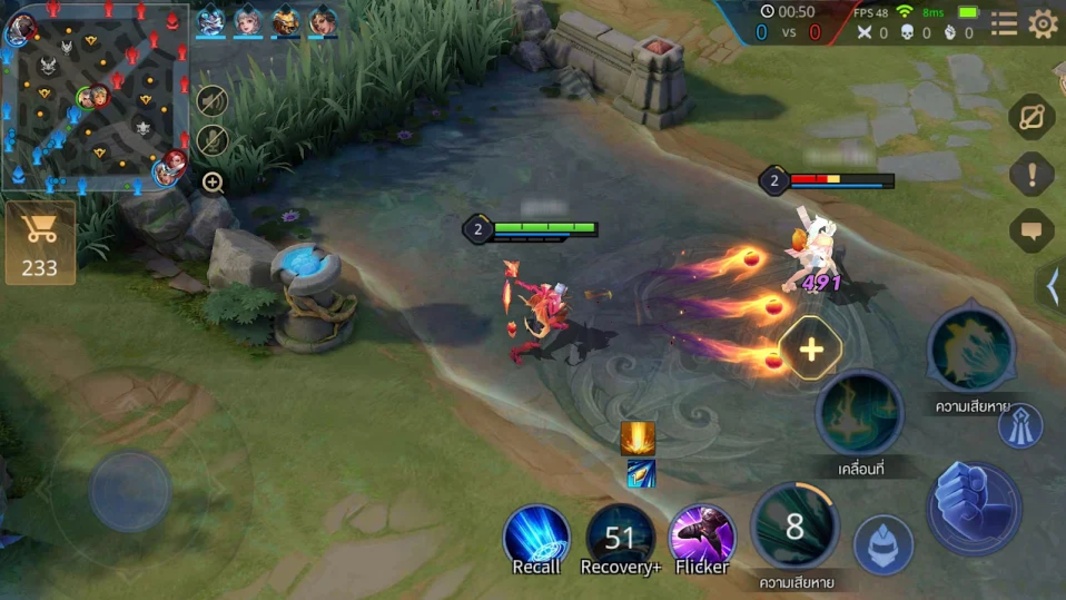Tap the minimap

(x=96, y=97)
